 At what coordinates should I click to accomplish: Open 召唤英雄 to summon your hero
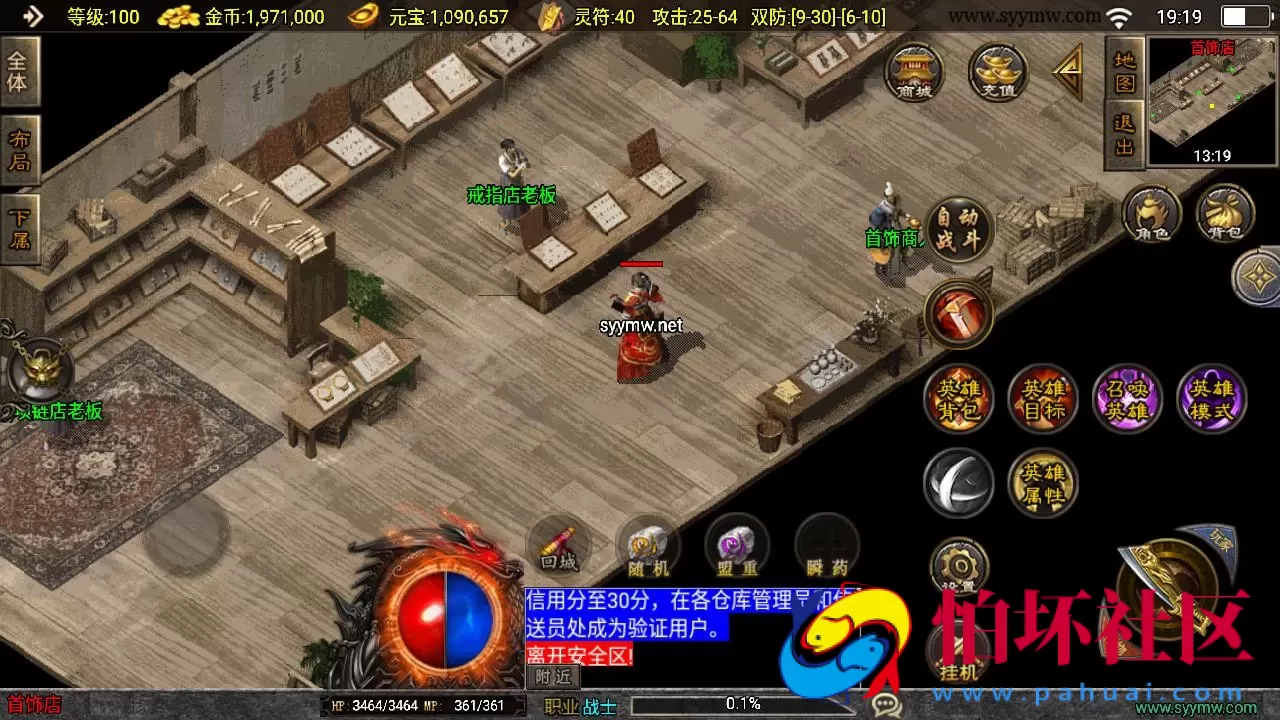click(1127, 398)
